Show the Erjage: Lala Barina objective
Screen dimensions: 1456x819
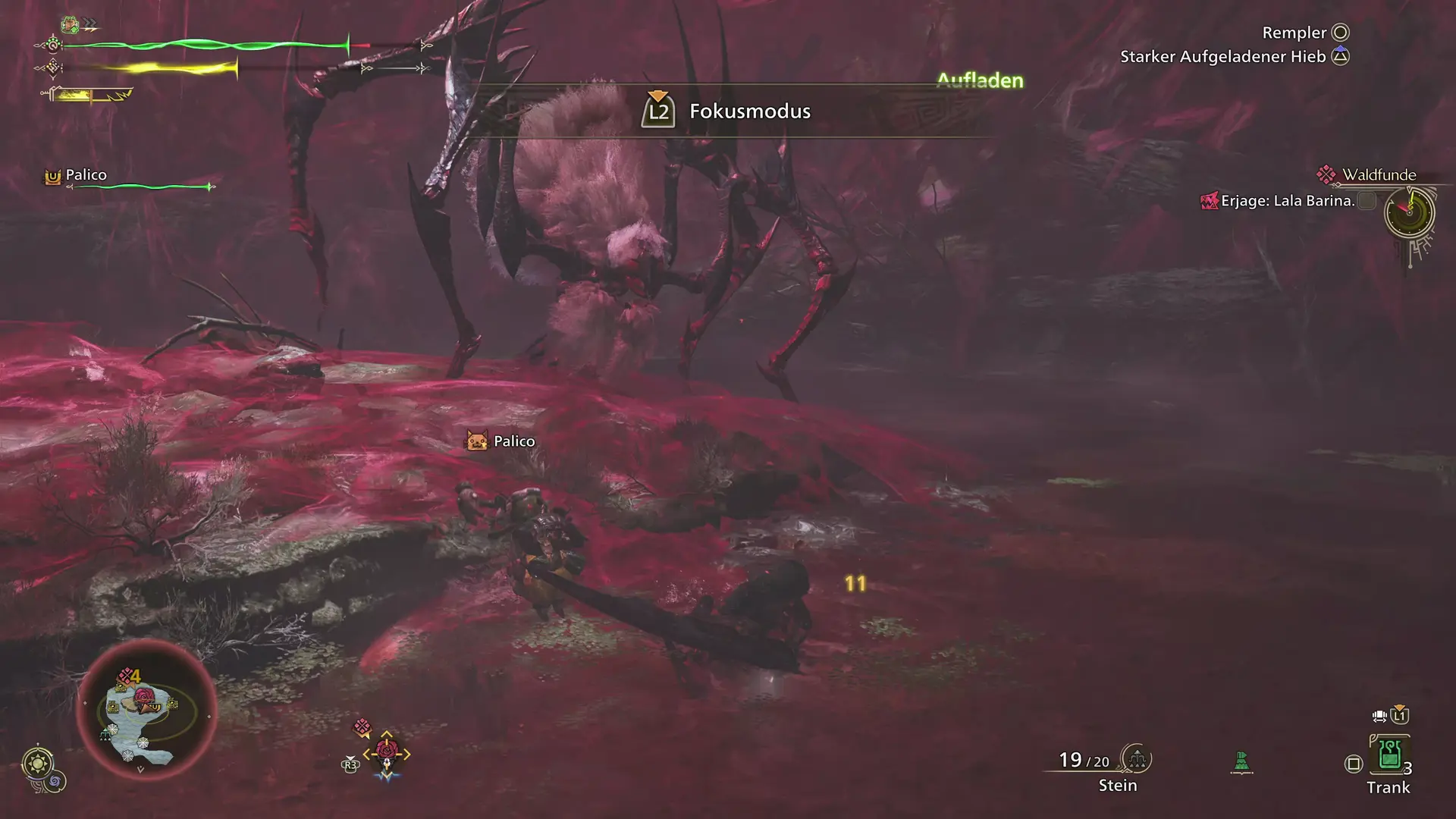pyautogui.click(x=1287, y=201)
